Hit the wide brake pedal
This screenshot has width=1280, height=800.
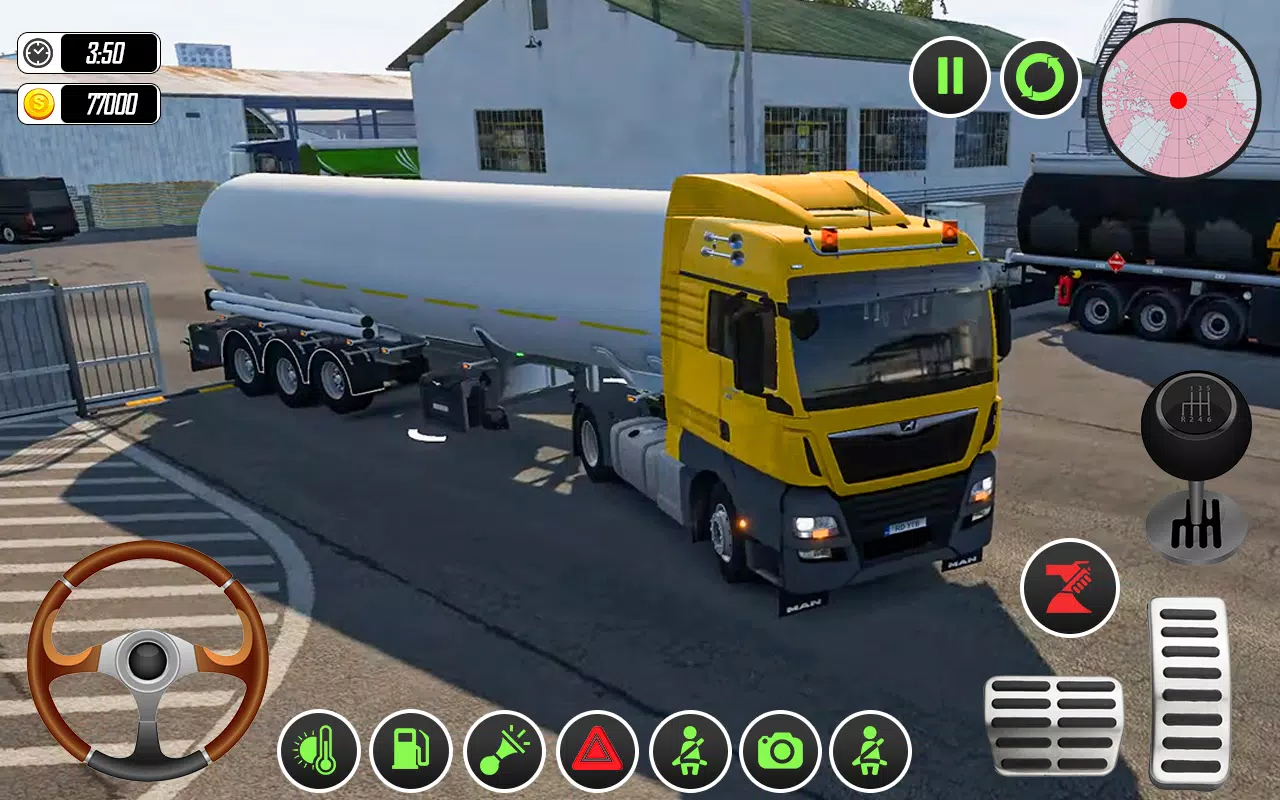[x=1053, y=725]
